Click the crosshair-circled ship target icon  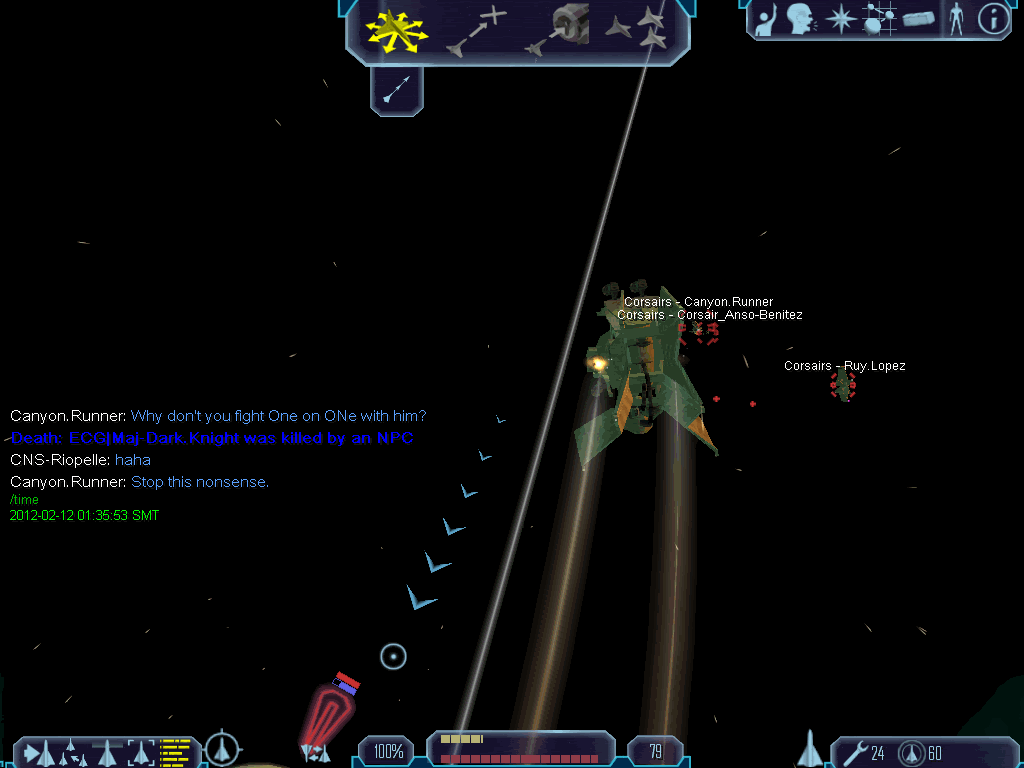222,748
